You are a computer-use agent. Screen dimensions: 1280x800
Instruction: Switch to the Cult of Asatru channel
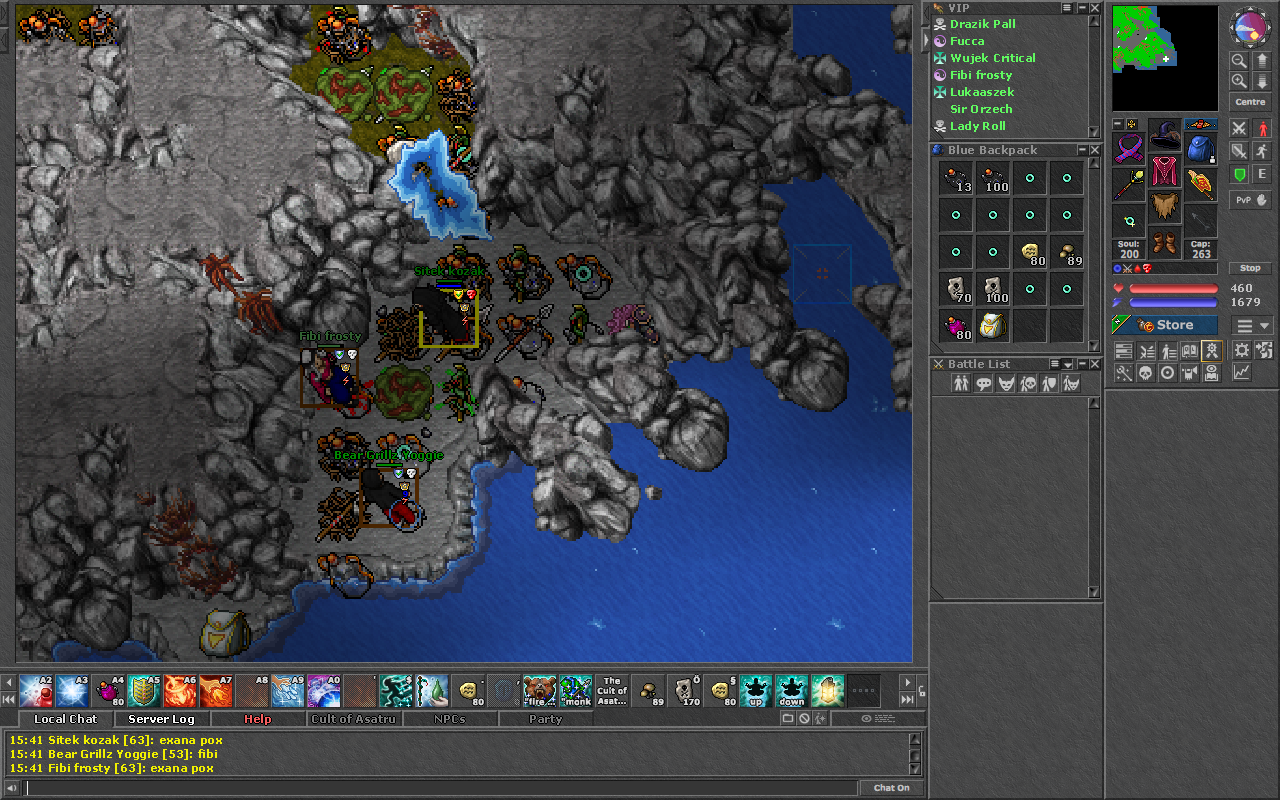353,719
